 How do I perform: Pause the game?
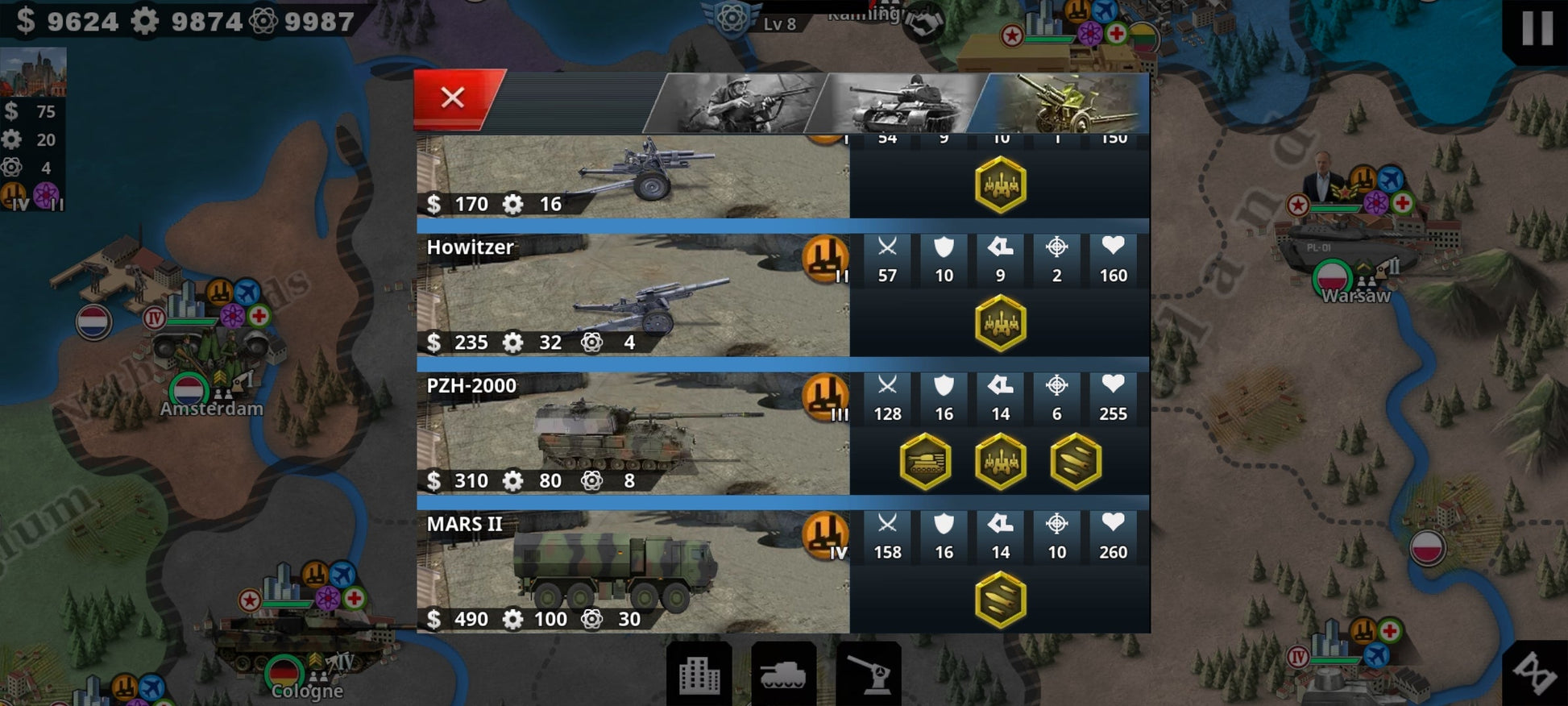point(1536,28)
